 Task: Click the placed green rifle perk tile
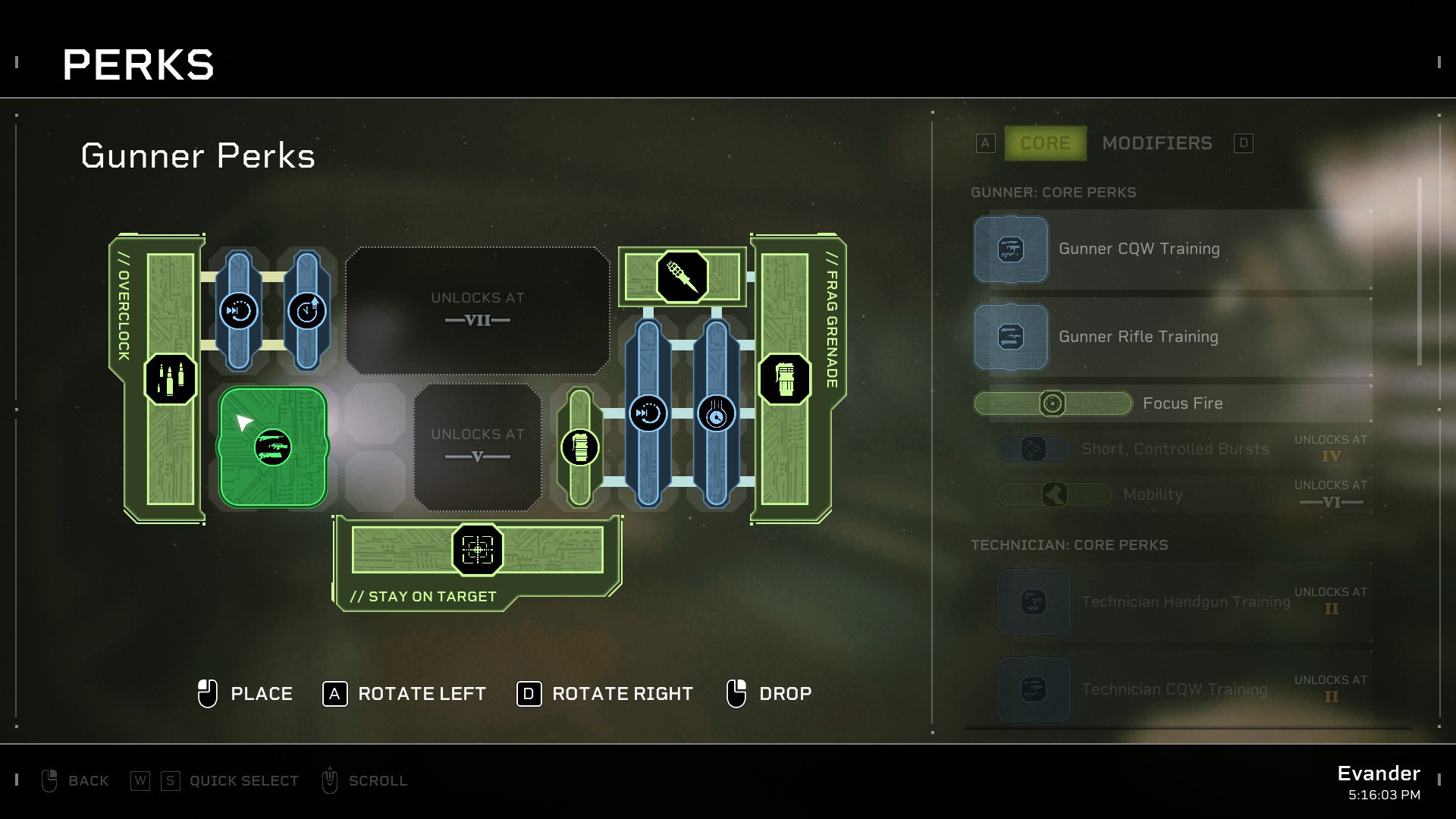(x=272, y=447)
